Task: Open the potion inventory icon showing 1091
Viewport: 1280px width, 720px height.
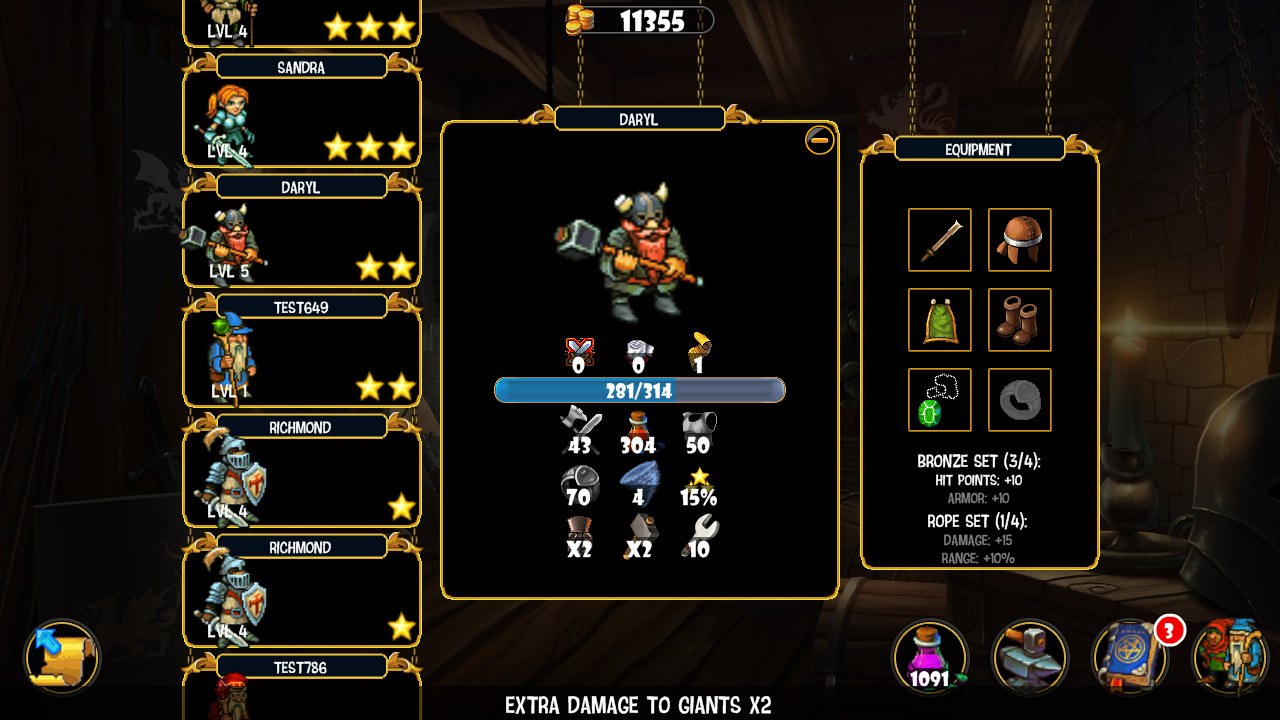Action: click(928, 657)
